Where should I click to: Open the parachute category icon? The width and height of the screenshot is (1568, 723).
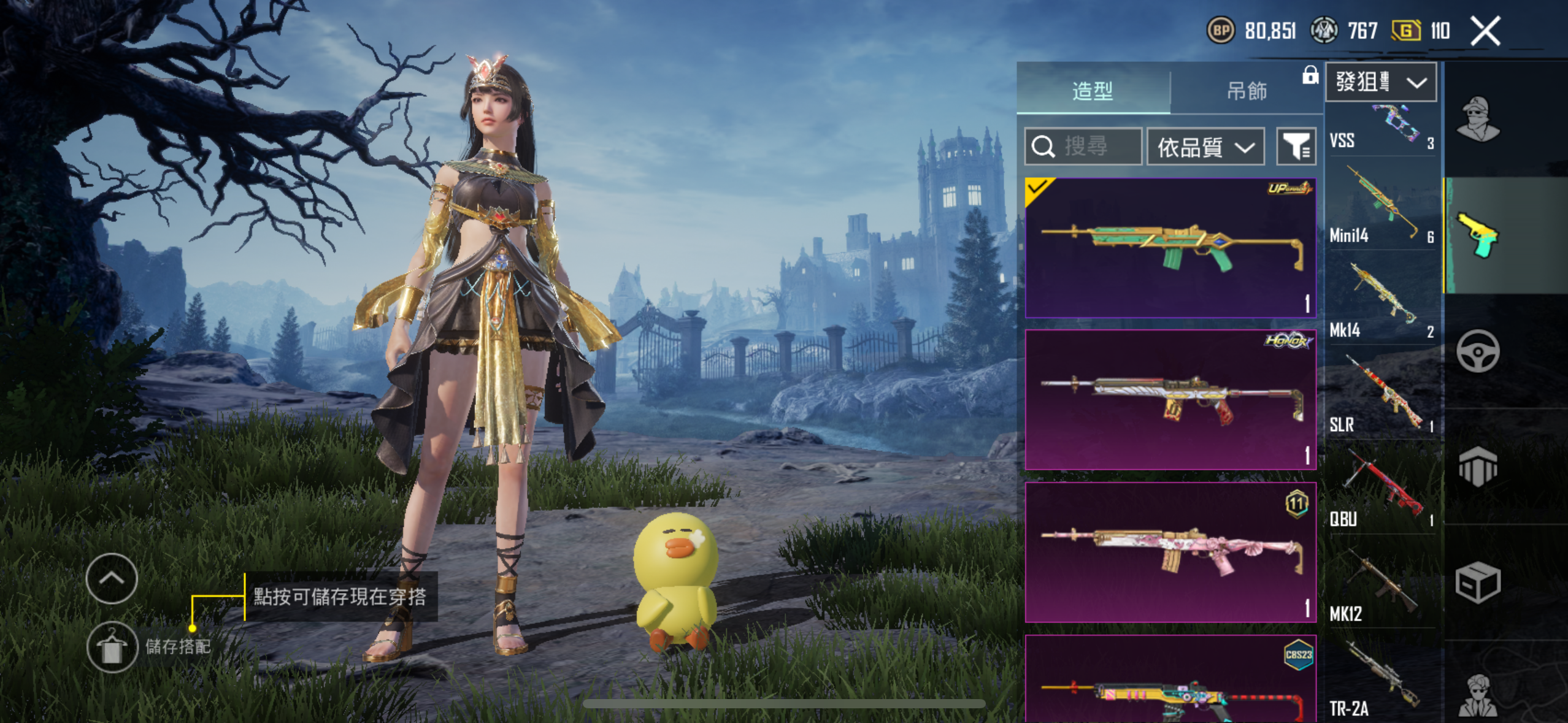[1478, 467]
